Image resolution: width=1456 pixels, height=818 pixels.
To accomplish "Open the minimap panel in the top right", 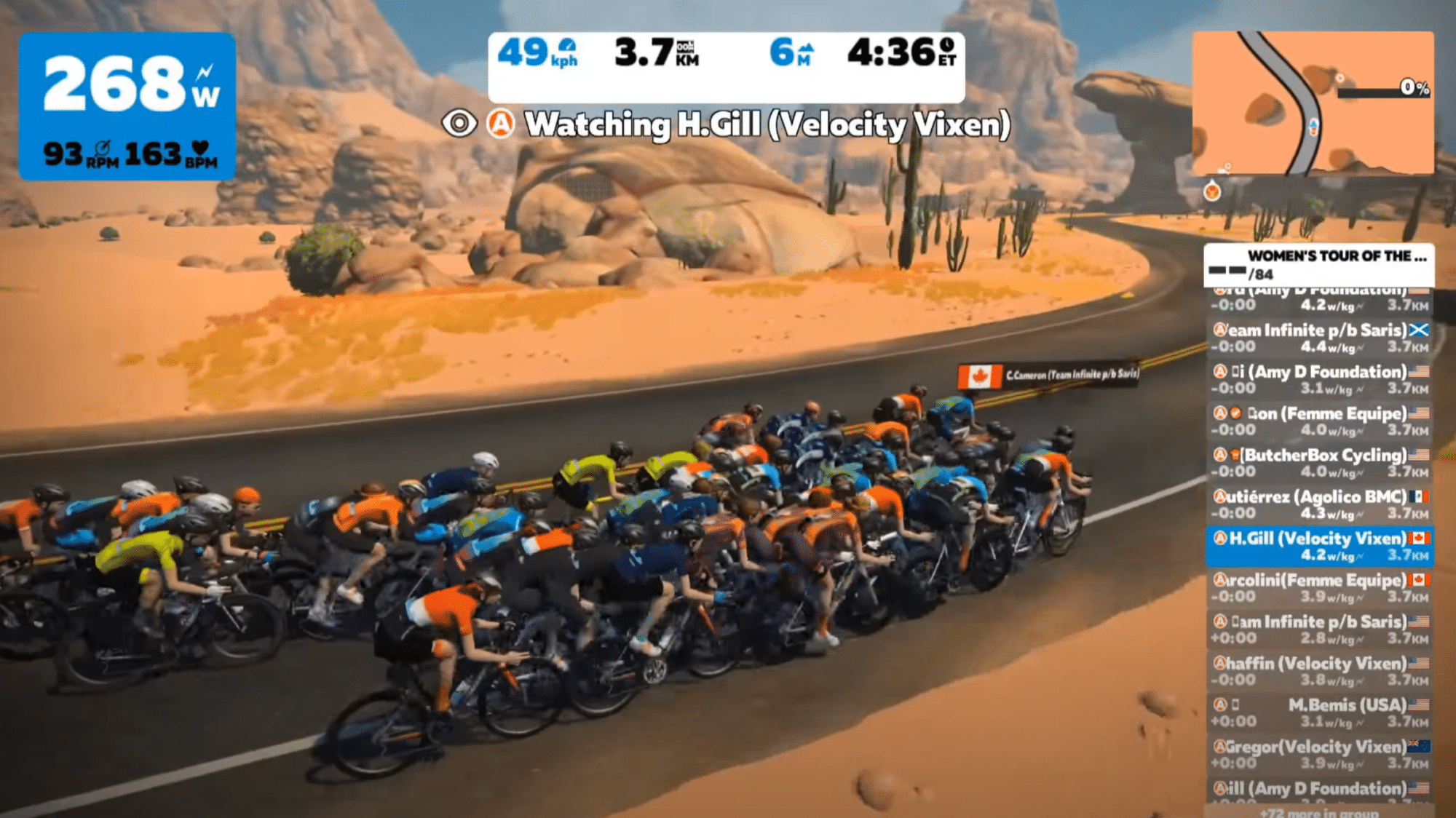I will point(1318,102).
